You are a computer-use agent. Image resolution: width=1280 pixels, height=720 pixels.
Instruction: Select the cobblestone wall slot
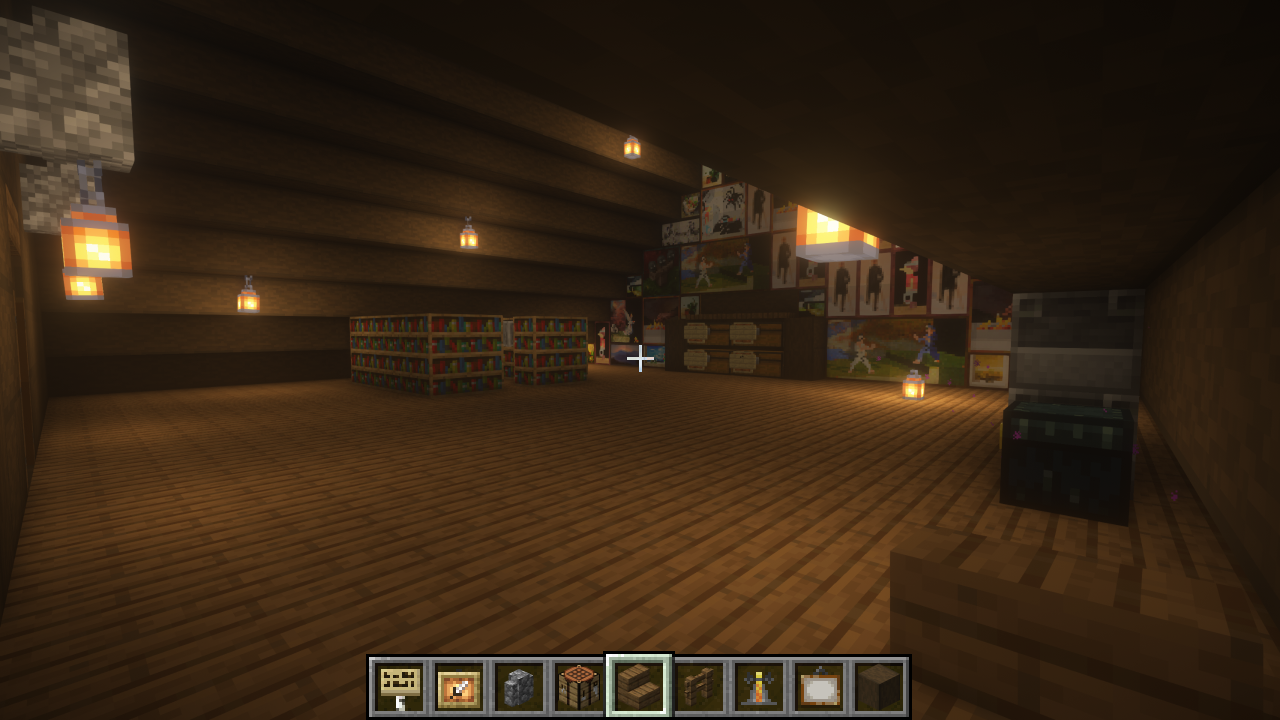[519, 687]
